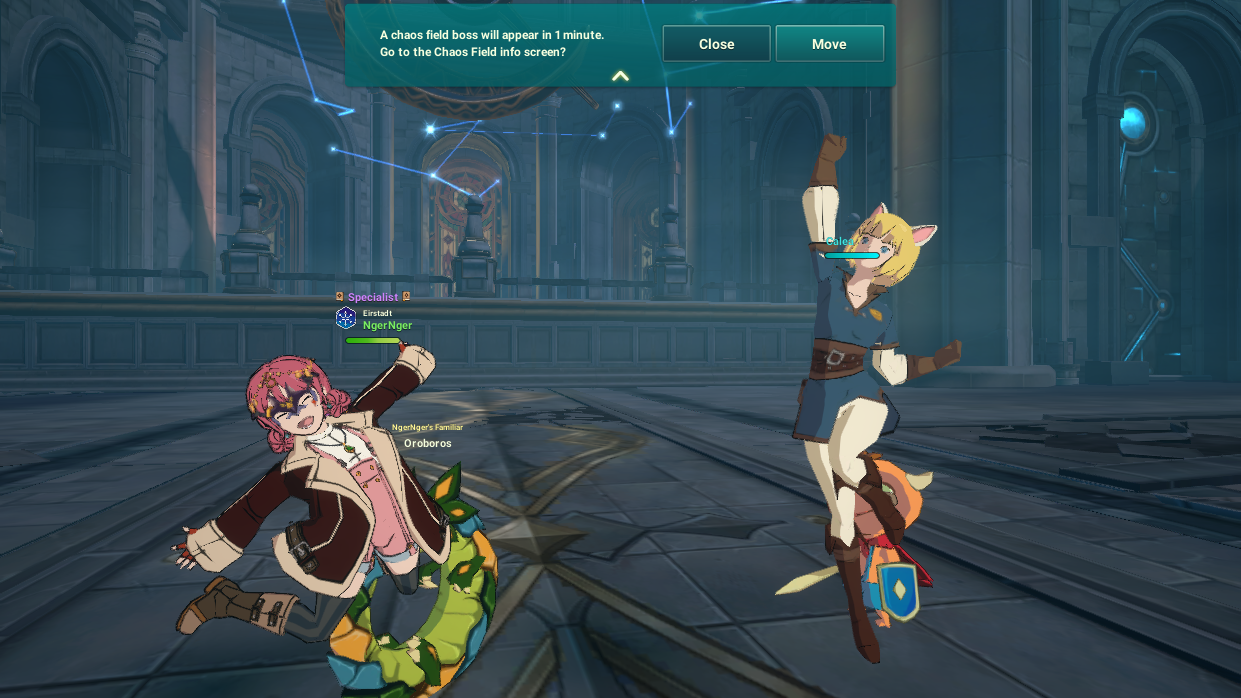Screen dimensions: 1241x698
Task: Close the chaos field boss notification
Action: (716, 44)
